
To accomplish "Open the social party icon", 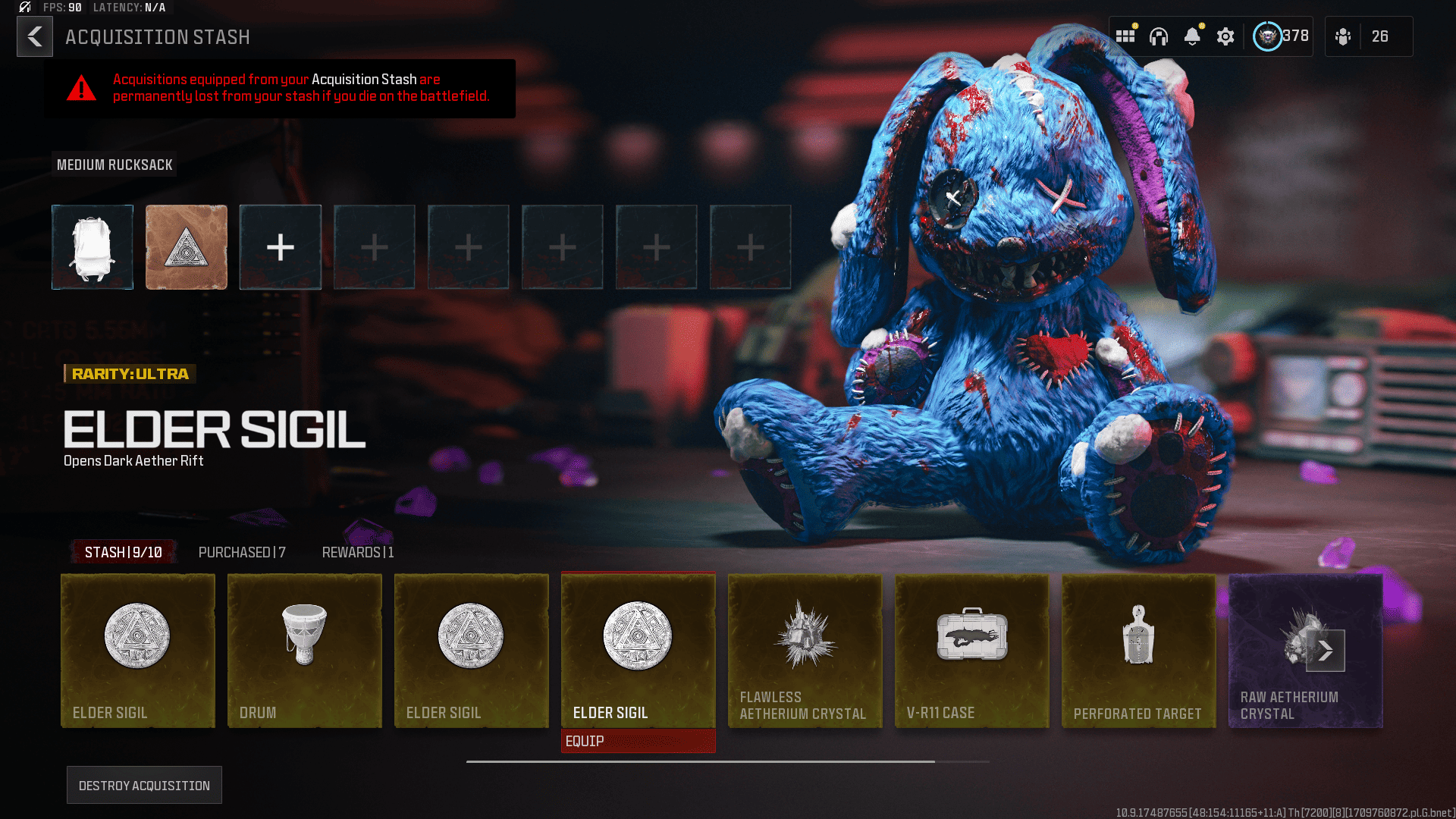I will (1343, 36).
